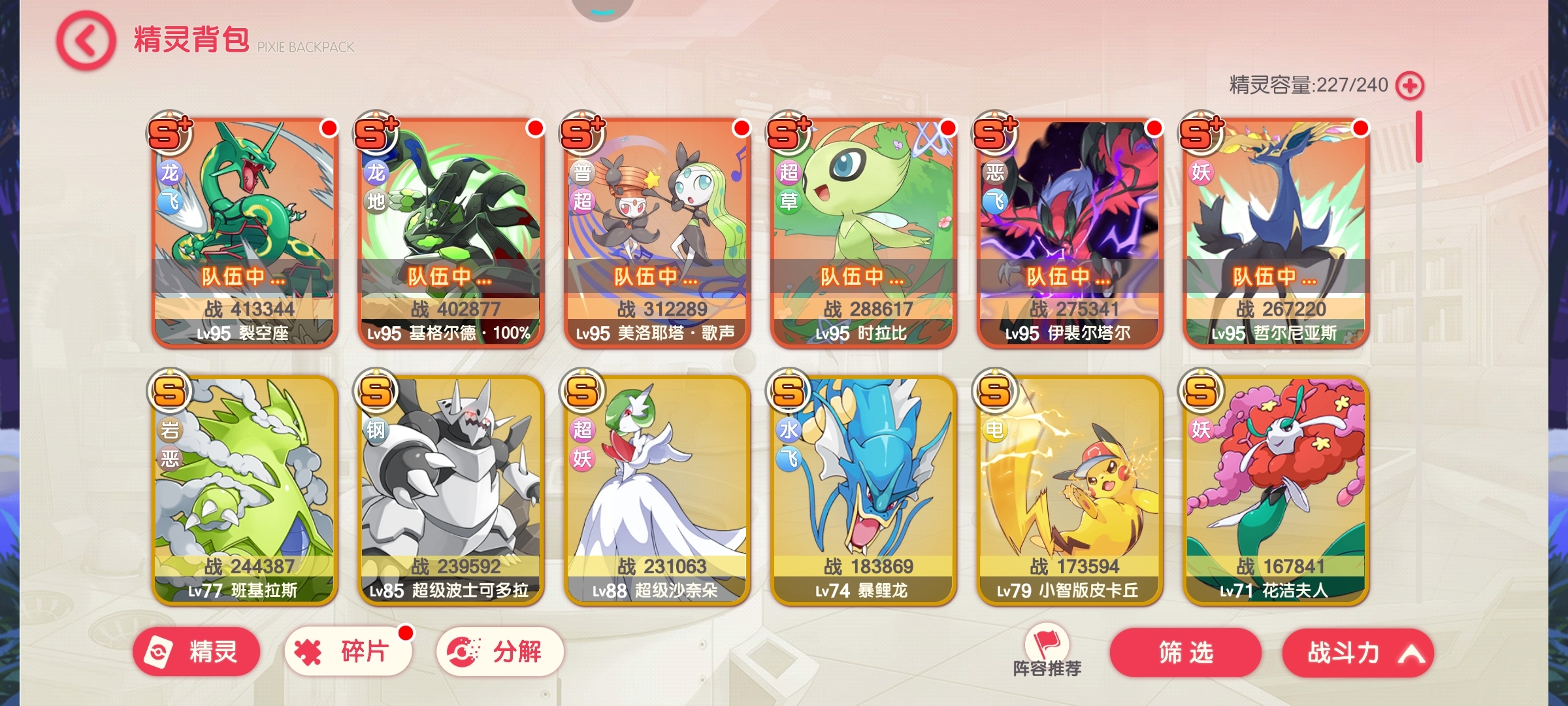Pick the 暴鲤龙 Gyarados card
The height and width of the screenshot is (706, 1568).
pyautogui.click(x=864, y=490)
